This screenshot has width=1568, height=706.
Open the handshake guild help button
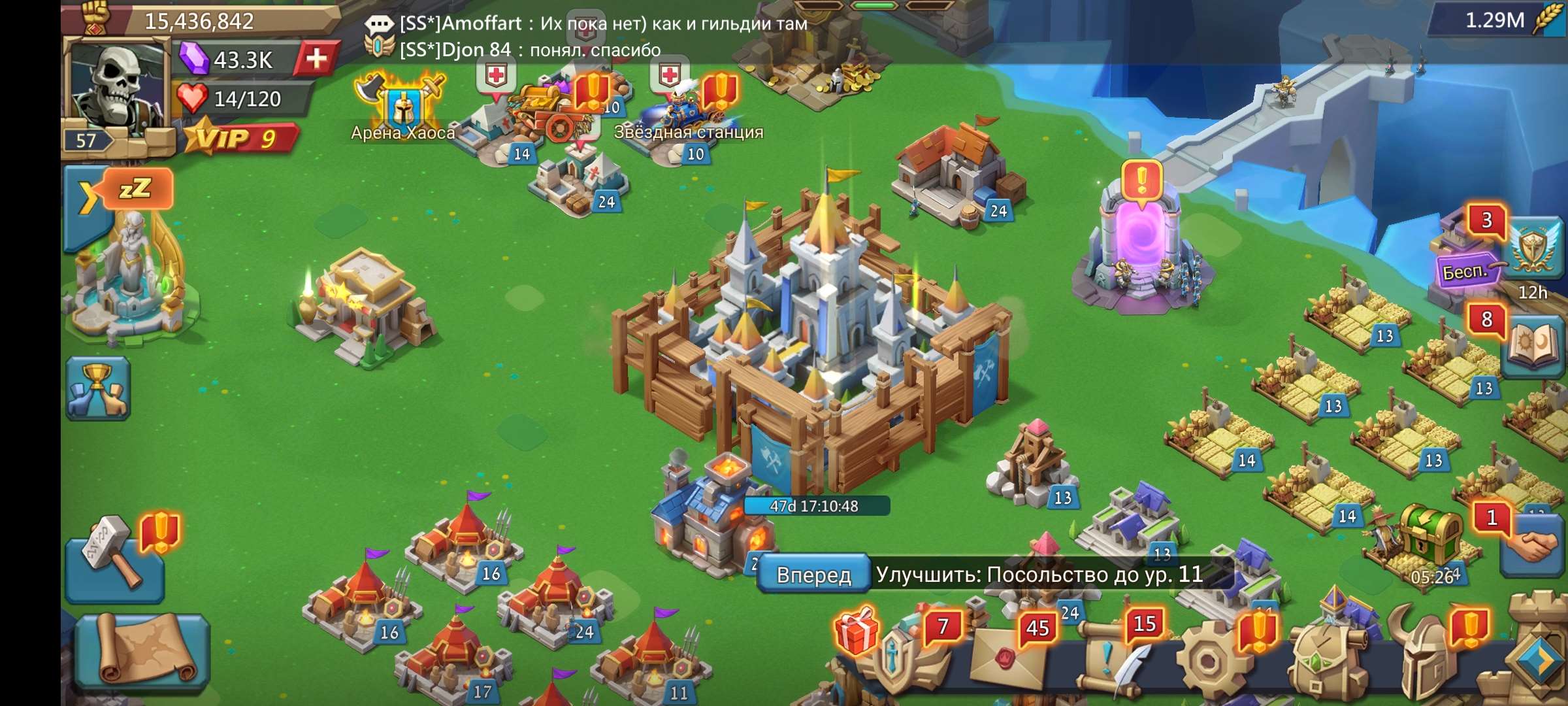[1532, 546]
